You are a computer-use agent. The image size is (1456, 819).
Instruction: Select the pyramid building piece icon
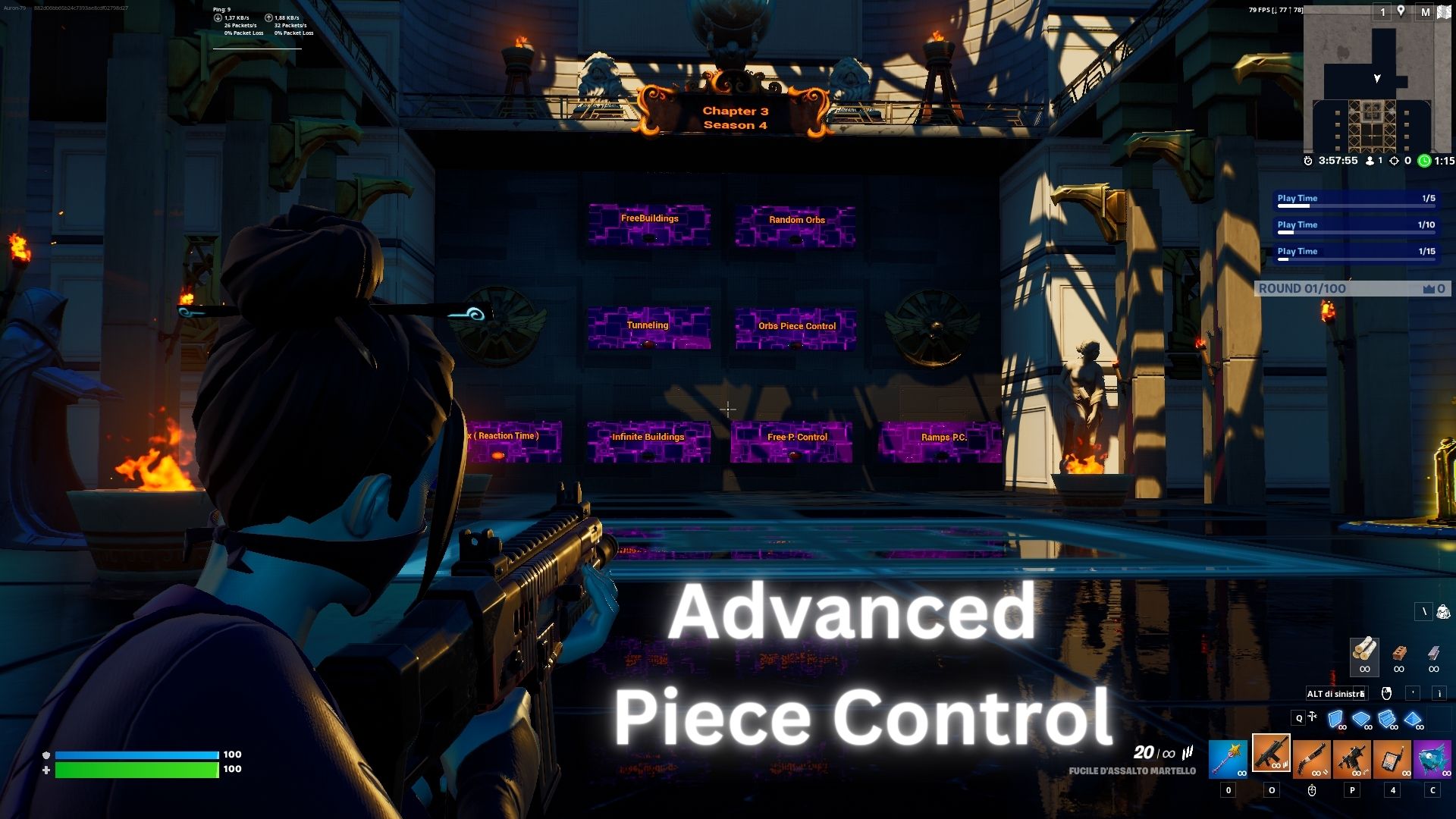click(1412, 719)
